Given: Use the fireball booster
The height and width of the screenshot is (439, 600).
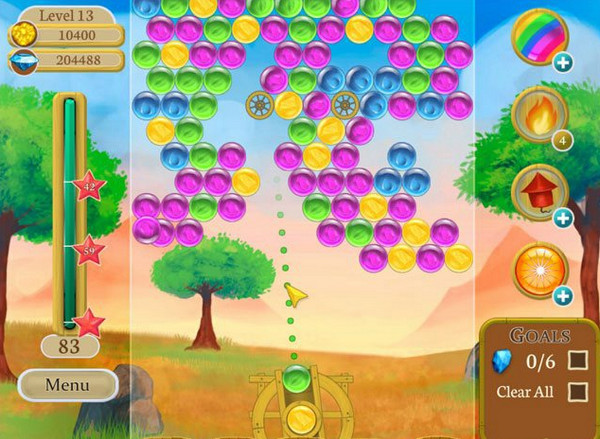Looking at the screenshot, I should 538,115.
